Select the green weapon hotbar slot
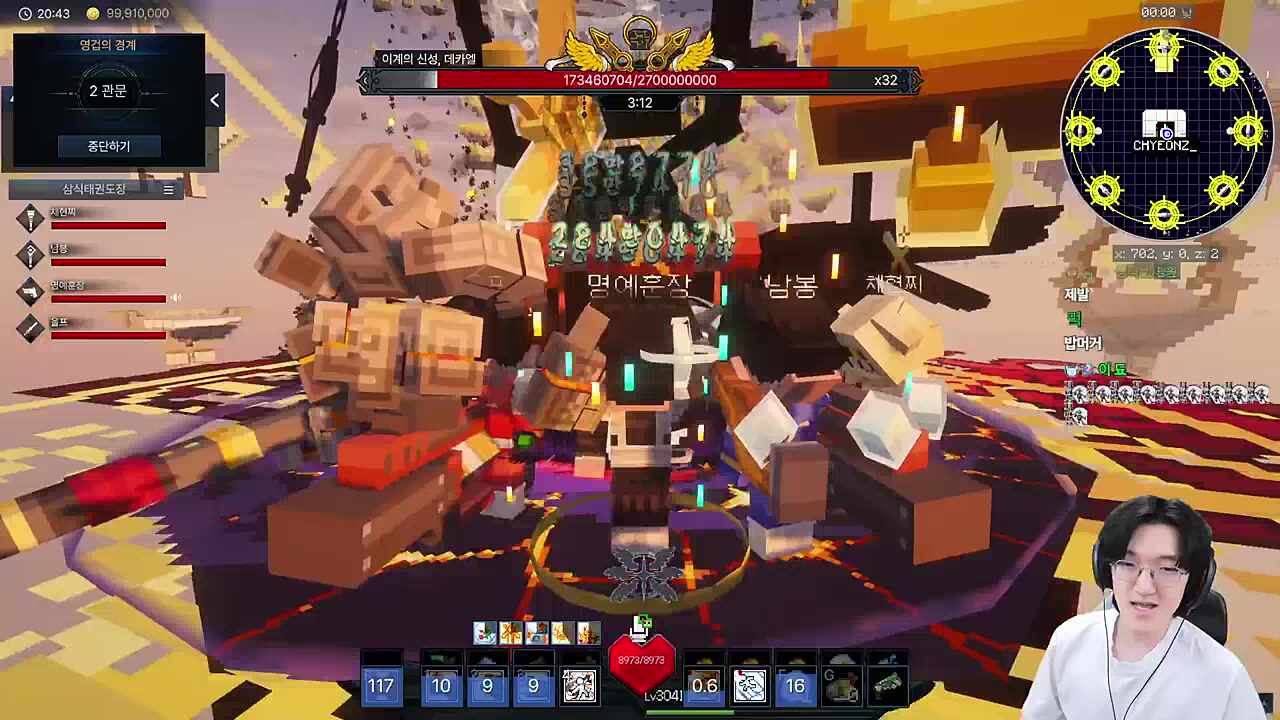 pos(887,685)
